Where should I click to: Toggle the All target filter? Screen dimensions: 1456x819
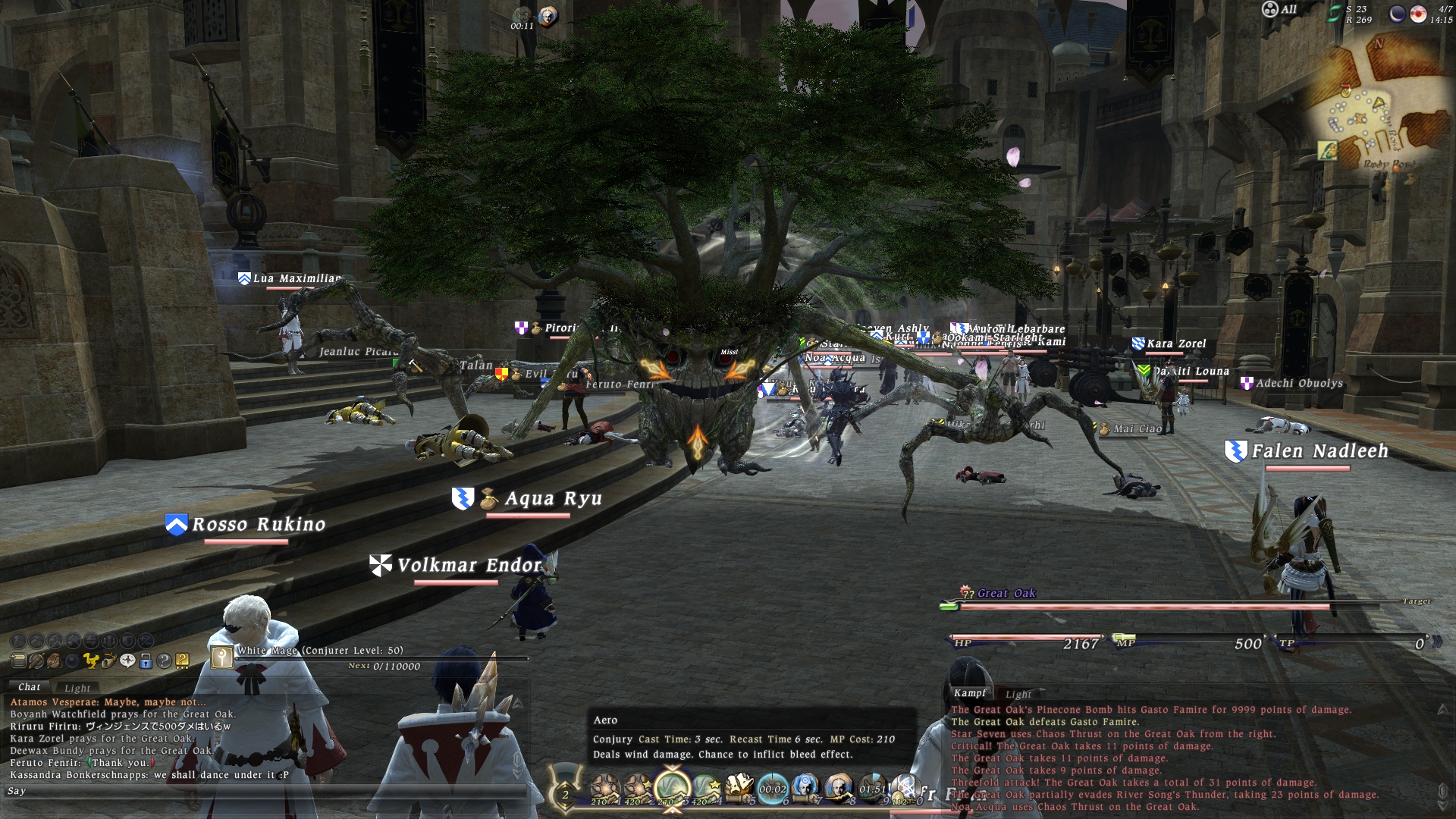pos(1279,10)
